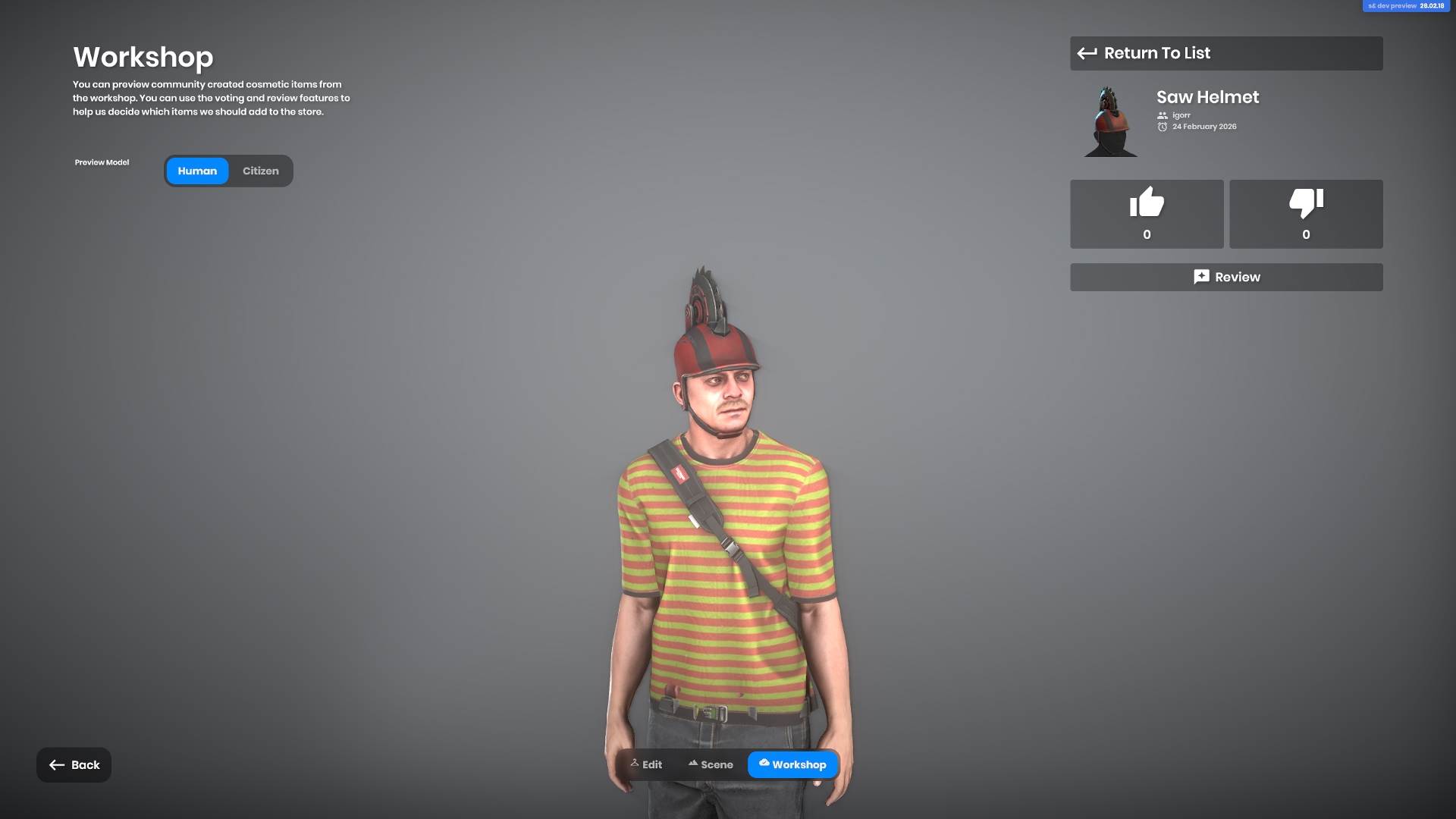The height and width of the screenshot is (819, 1456).
Task: Open the Scene tab
Action: click(x=711, y=764)
